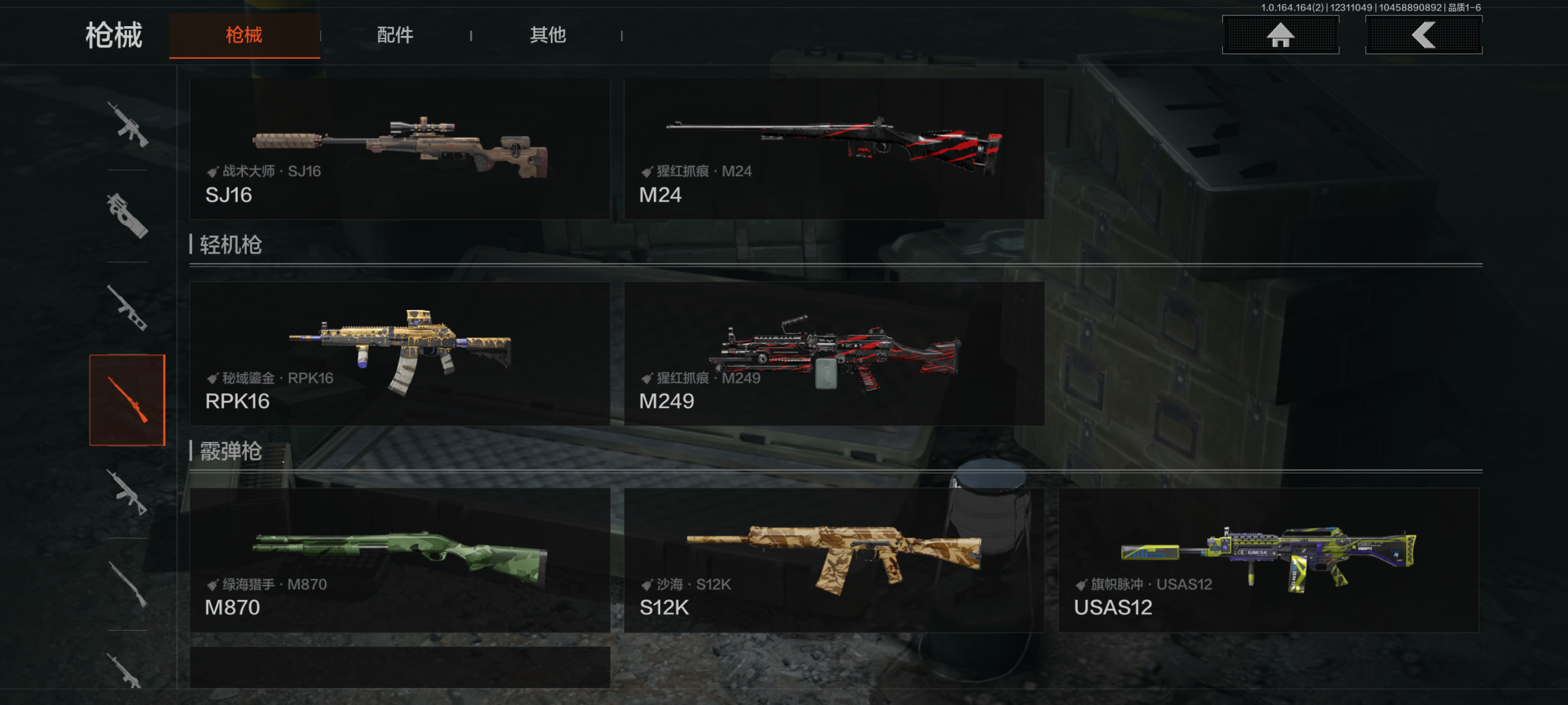
Task: Go to the home screen
Action: tap(1279, 35)
